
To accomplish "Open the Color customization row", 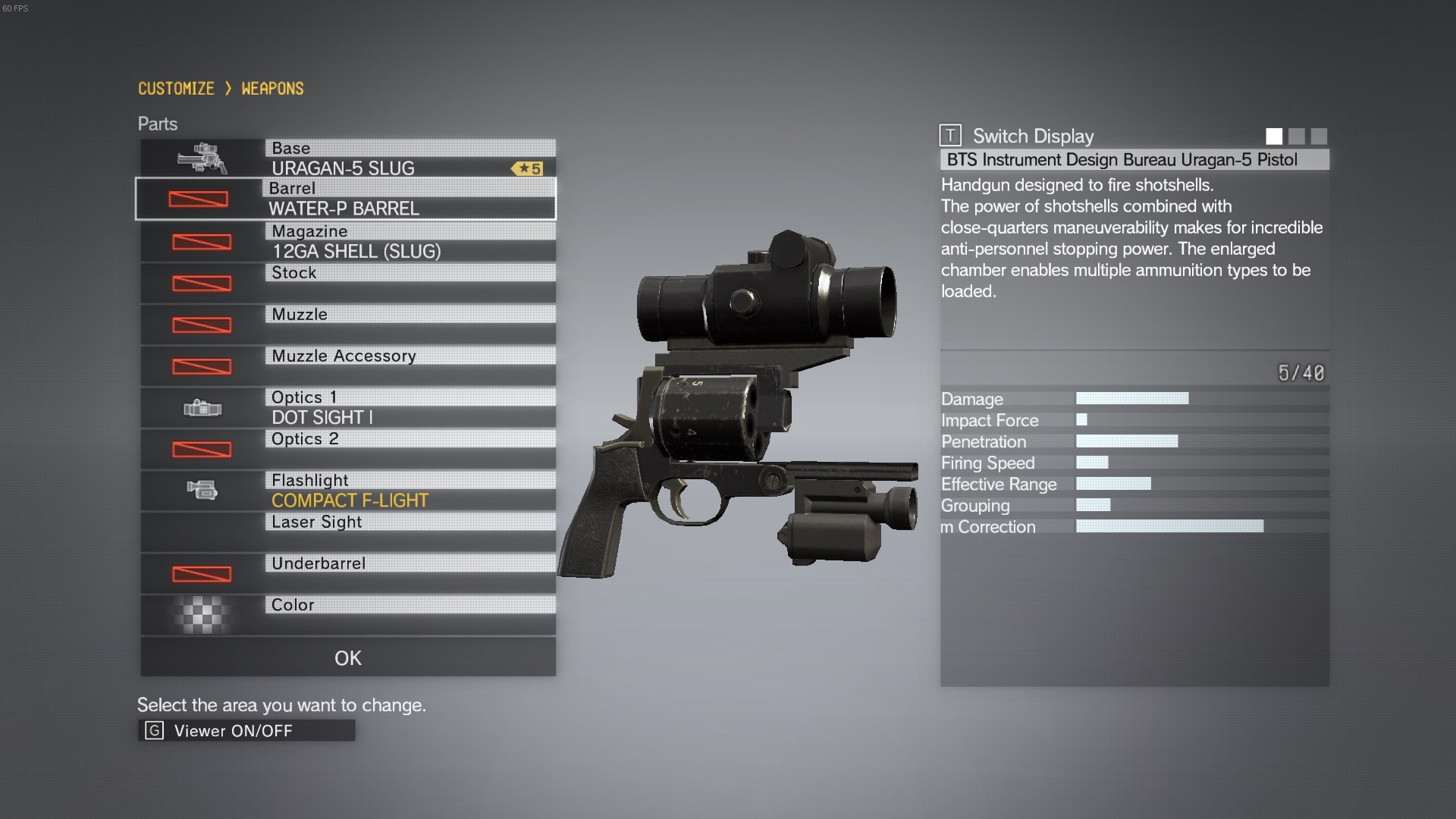I will click(x=347, y=615).
